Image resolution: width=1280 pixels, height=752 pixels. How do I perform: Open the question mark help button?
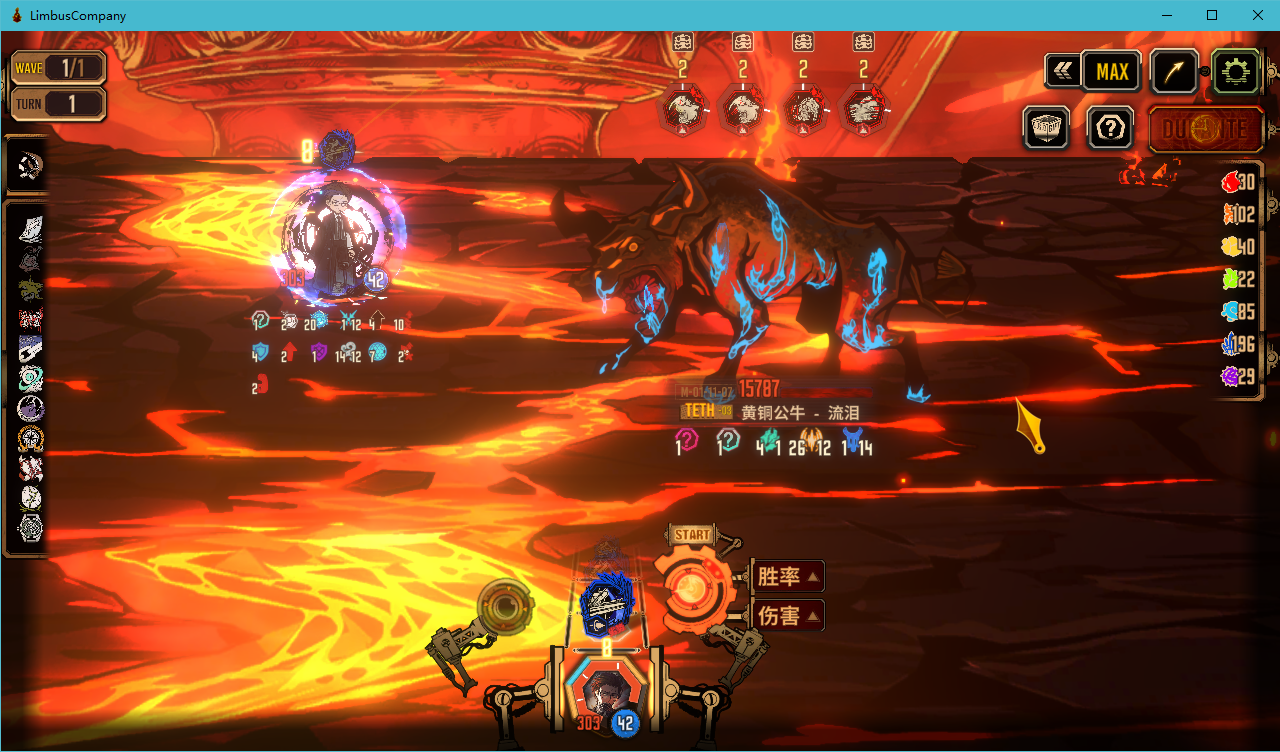tap(1111, 128)
